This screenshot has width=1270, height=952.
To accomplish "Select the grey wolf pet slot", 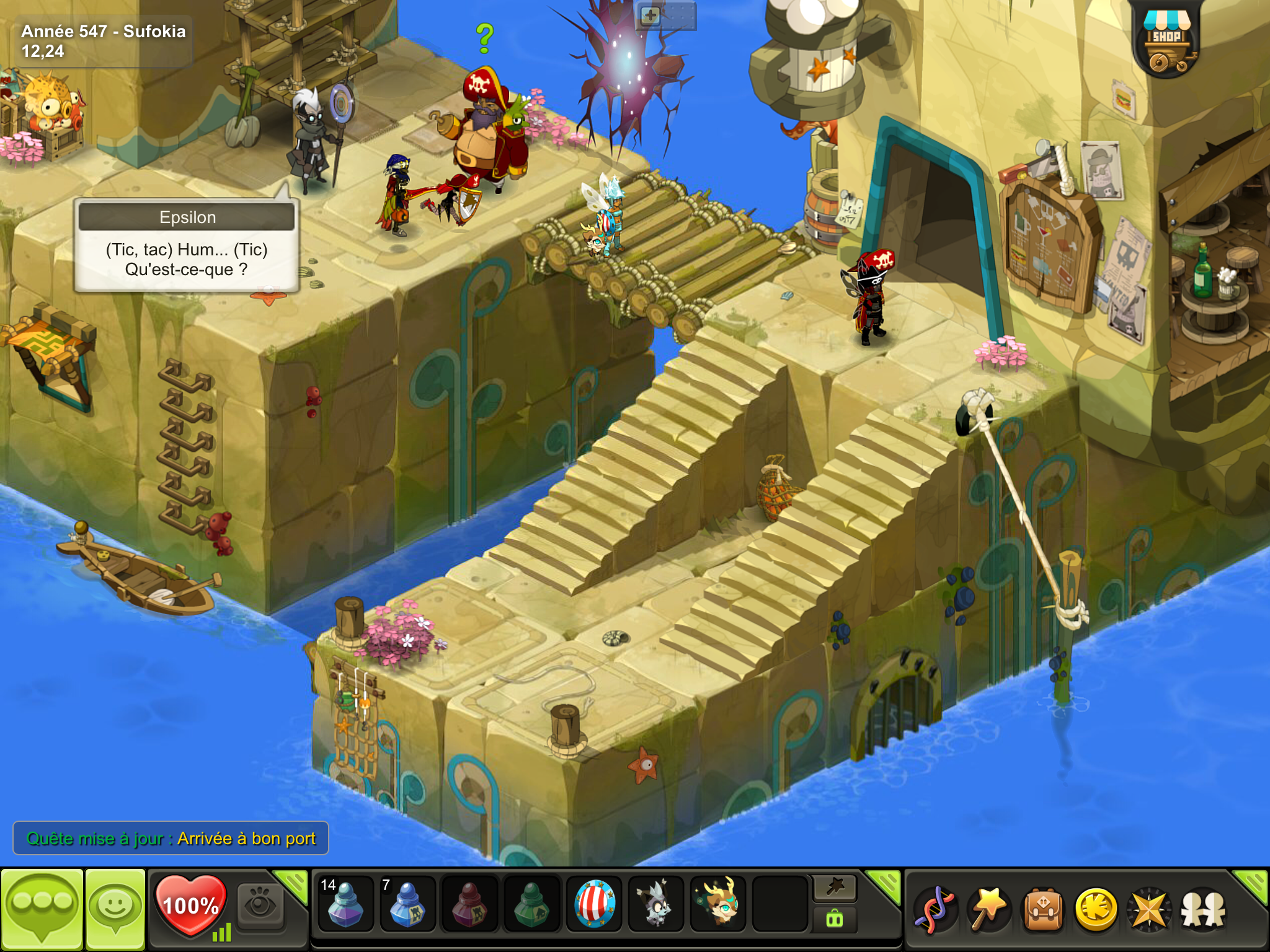I will click(x=656, y=904).
